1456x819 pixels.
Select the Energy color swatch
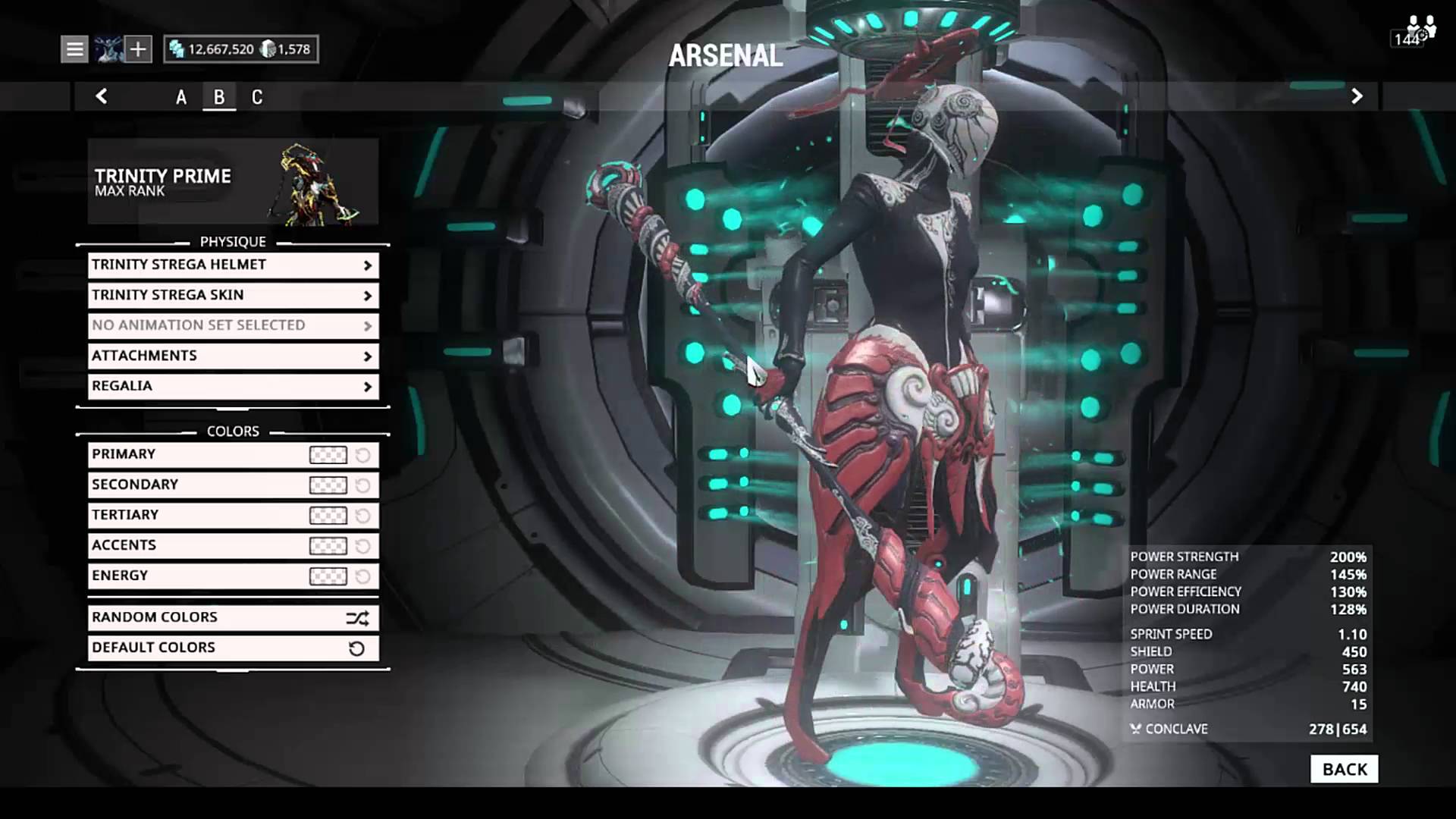point(328,576)
